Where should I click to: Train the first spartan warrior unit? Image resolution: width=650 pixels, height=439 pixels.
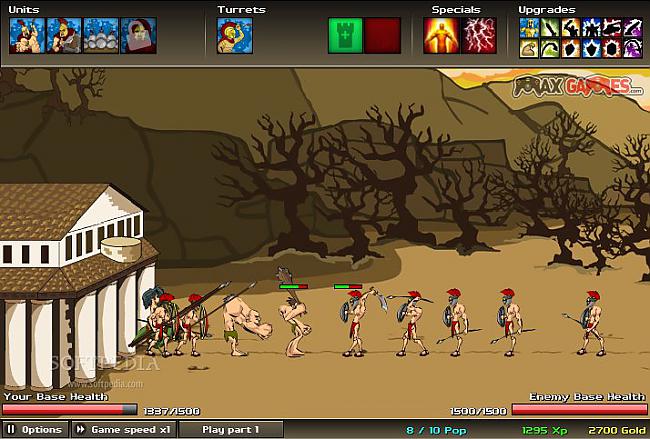coord(26,35)
